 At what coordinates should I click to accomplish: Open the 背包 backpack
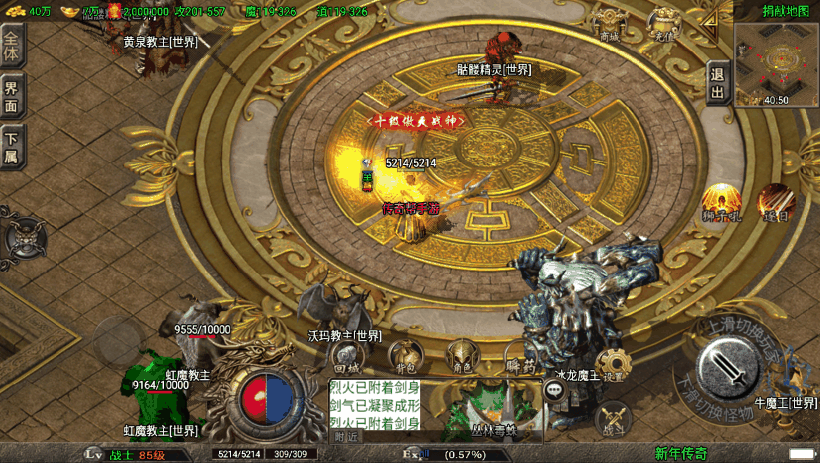(404, 355)
